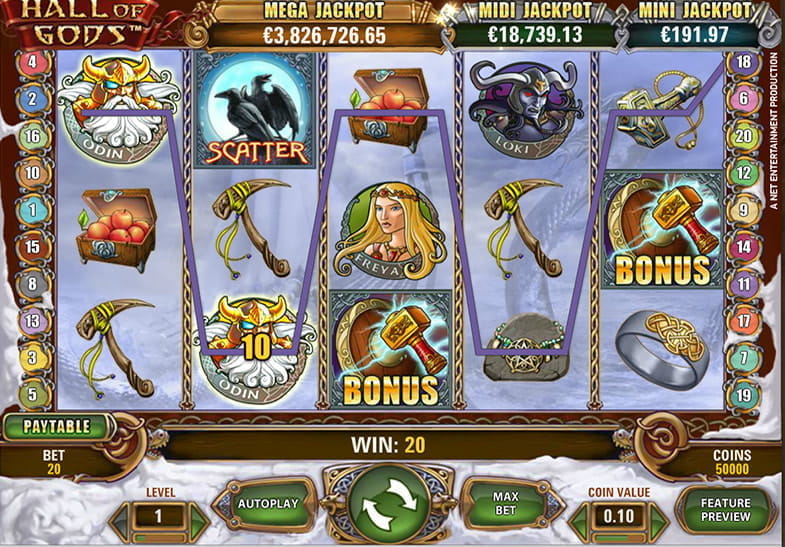
Task: Decrease the bet Level with left arrow
Action: [121, 517]
